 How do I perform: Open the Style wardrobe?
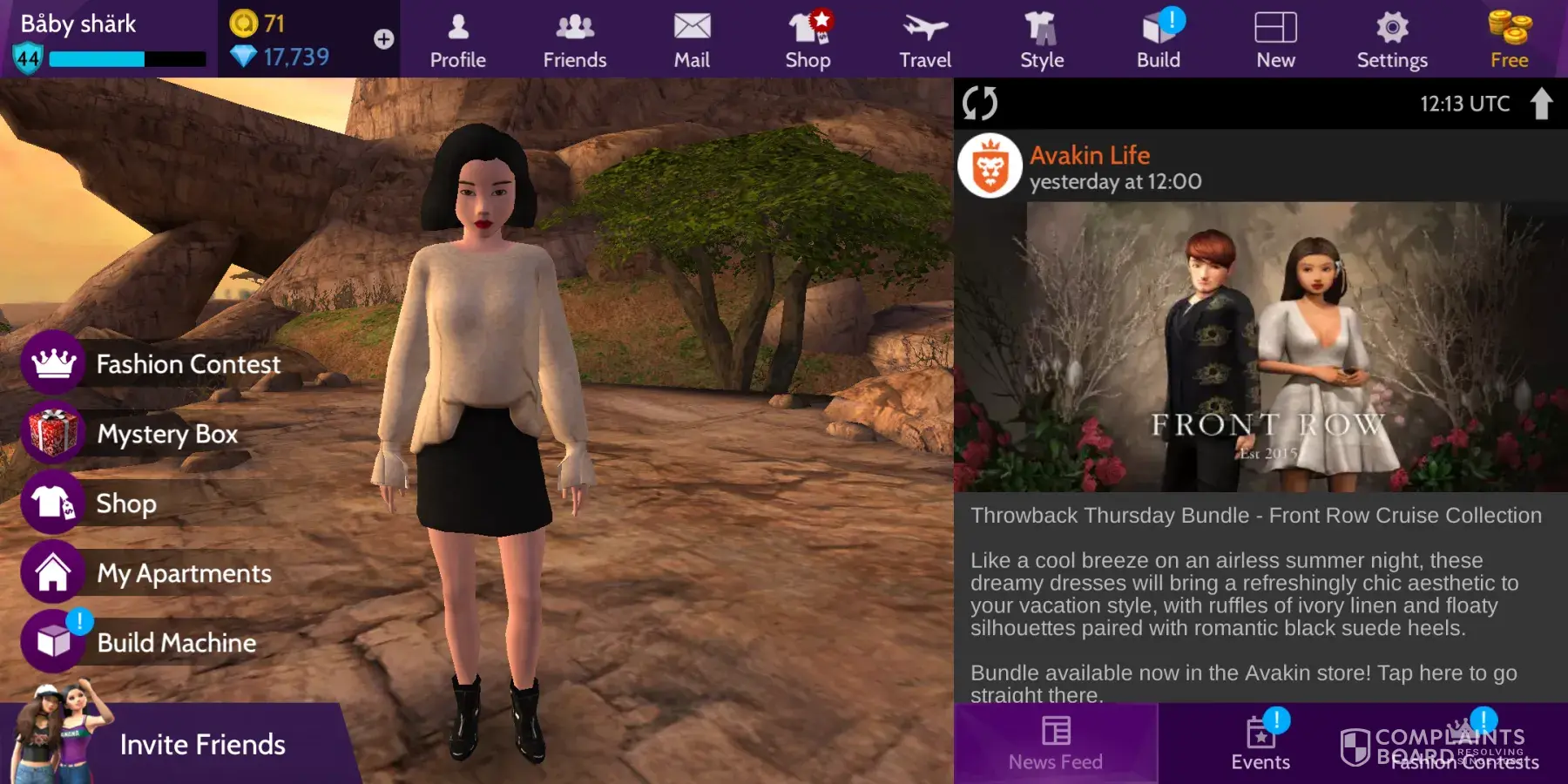pyautogui.click(x=1042, y=40)
